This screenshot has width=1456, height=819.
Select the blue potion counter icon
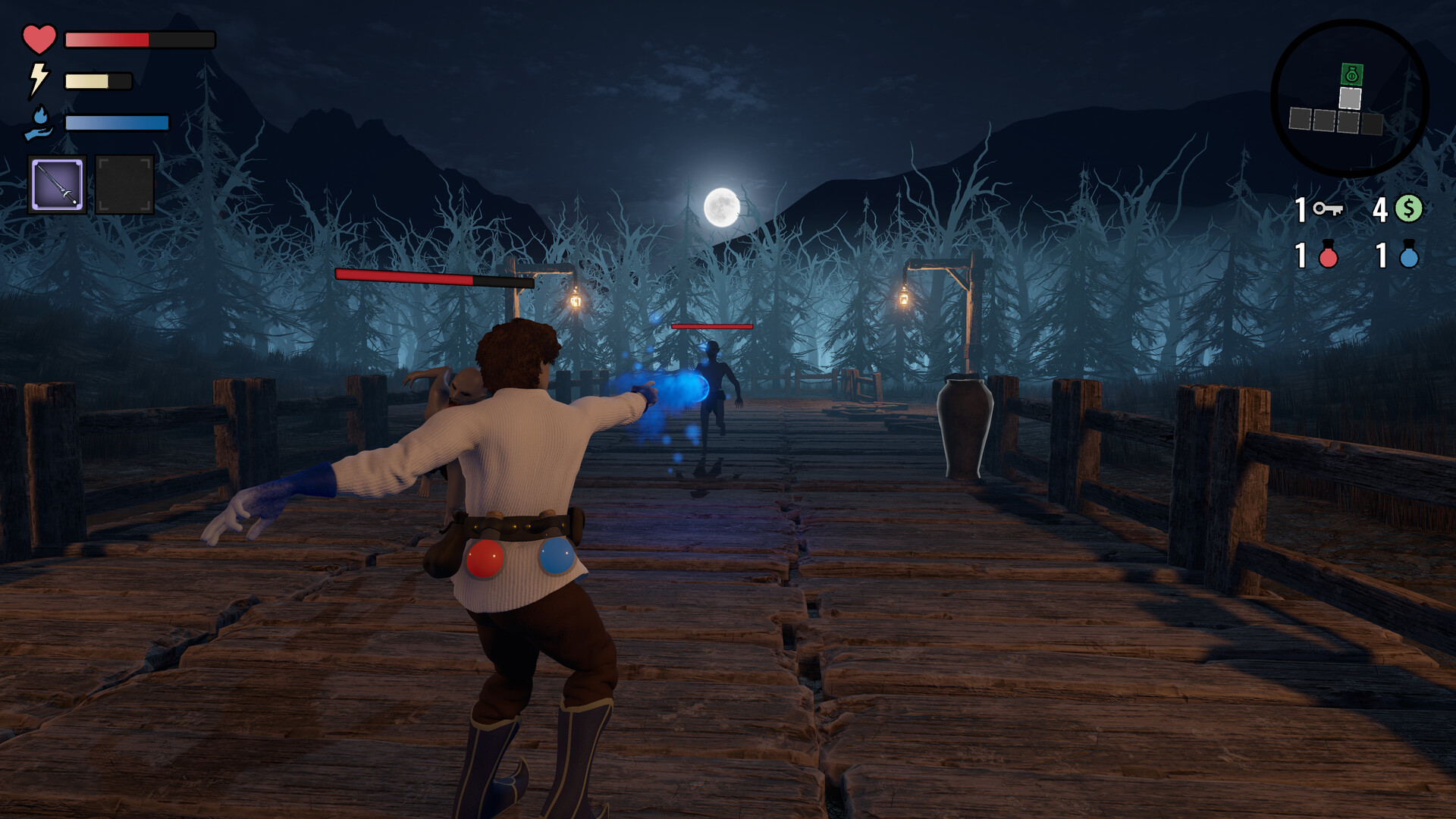click(x=1409, y=257)
